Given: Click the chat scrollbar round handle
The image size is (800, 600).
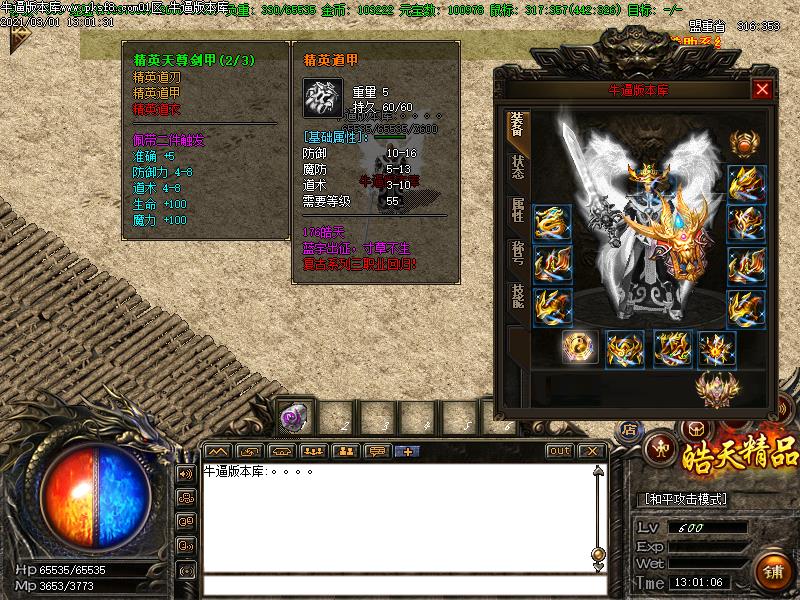Looking at the screenshot, I should pos(598,554).
